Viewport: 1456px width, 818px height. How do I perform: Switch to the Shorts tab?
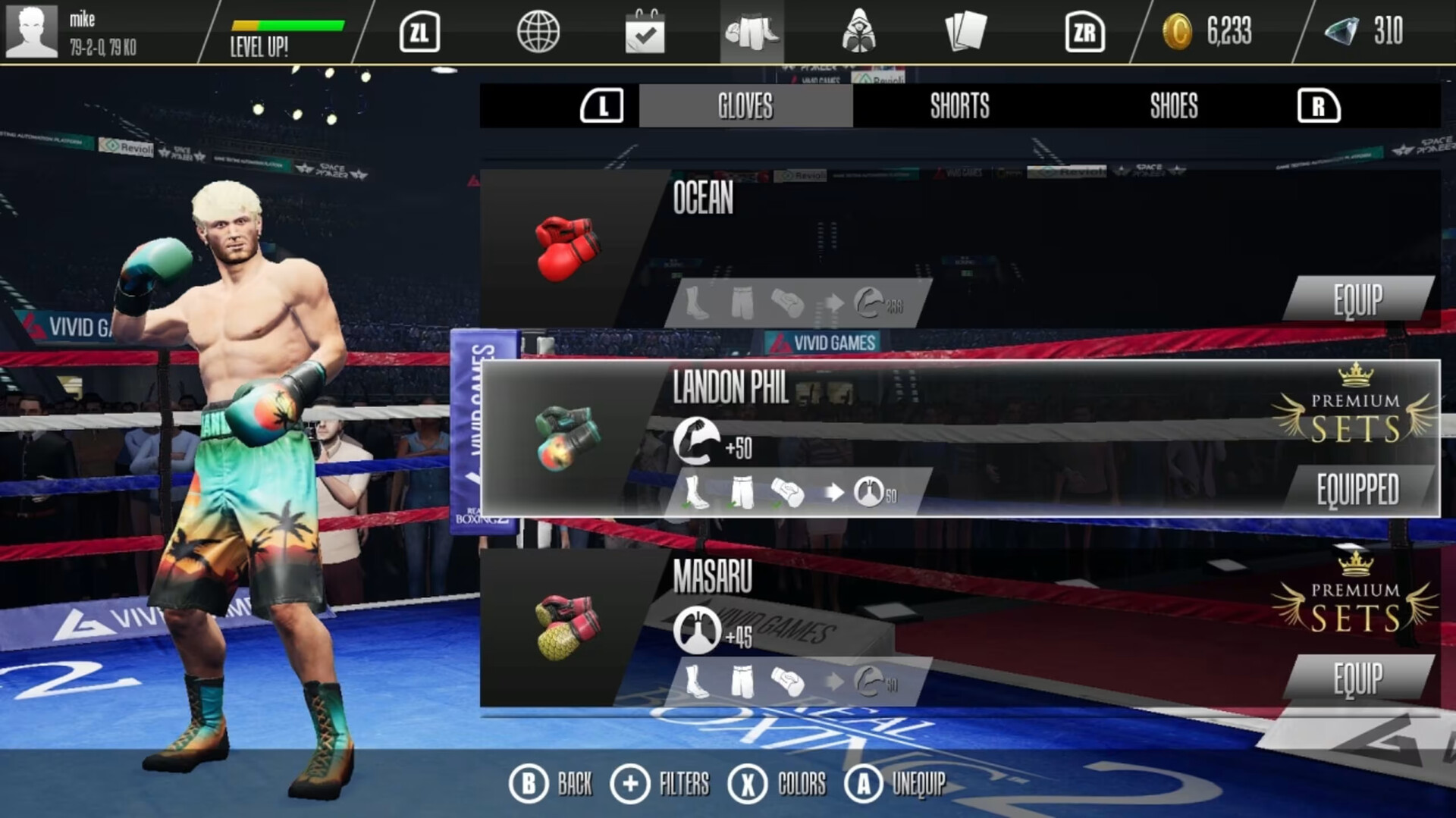point(959,106)
